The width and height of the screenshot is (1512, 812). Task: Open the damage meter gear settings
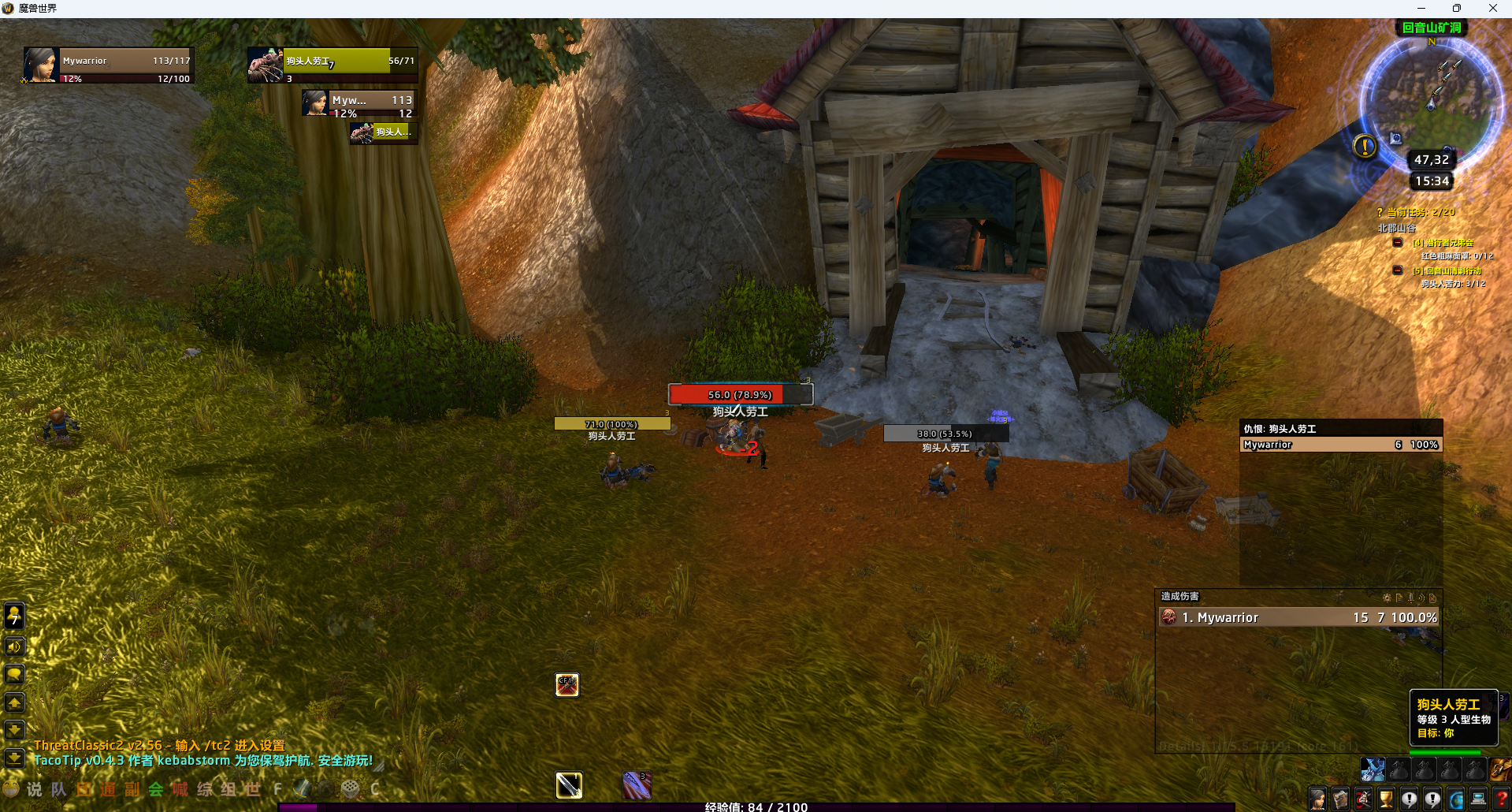[x=1387, y=598]
